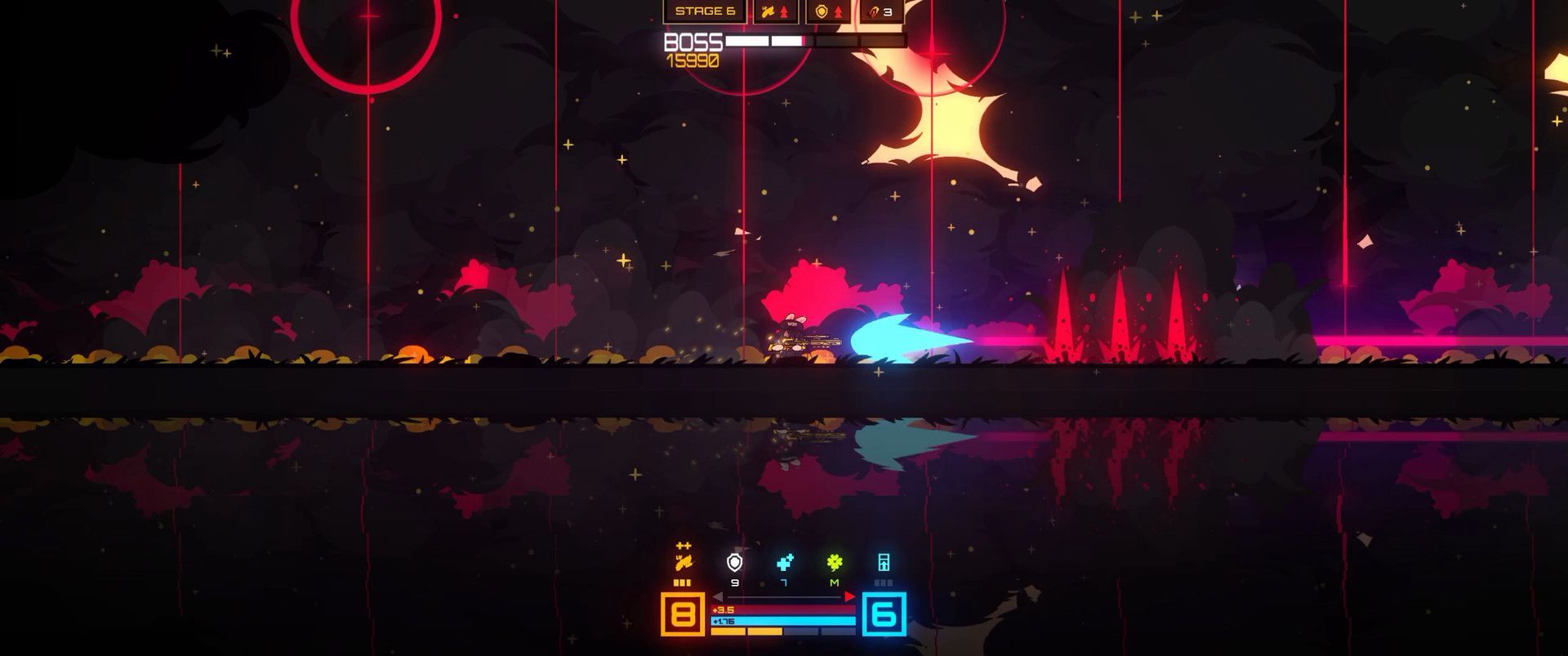Enable the red upgrade arrow next to shield
The image size is (1568, 656).
839,12
